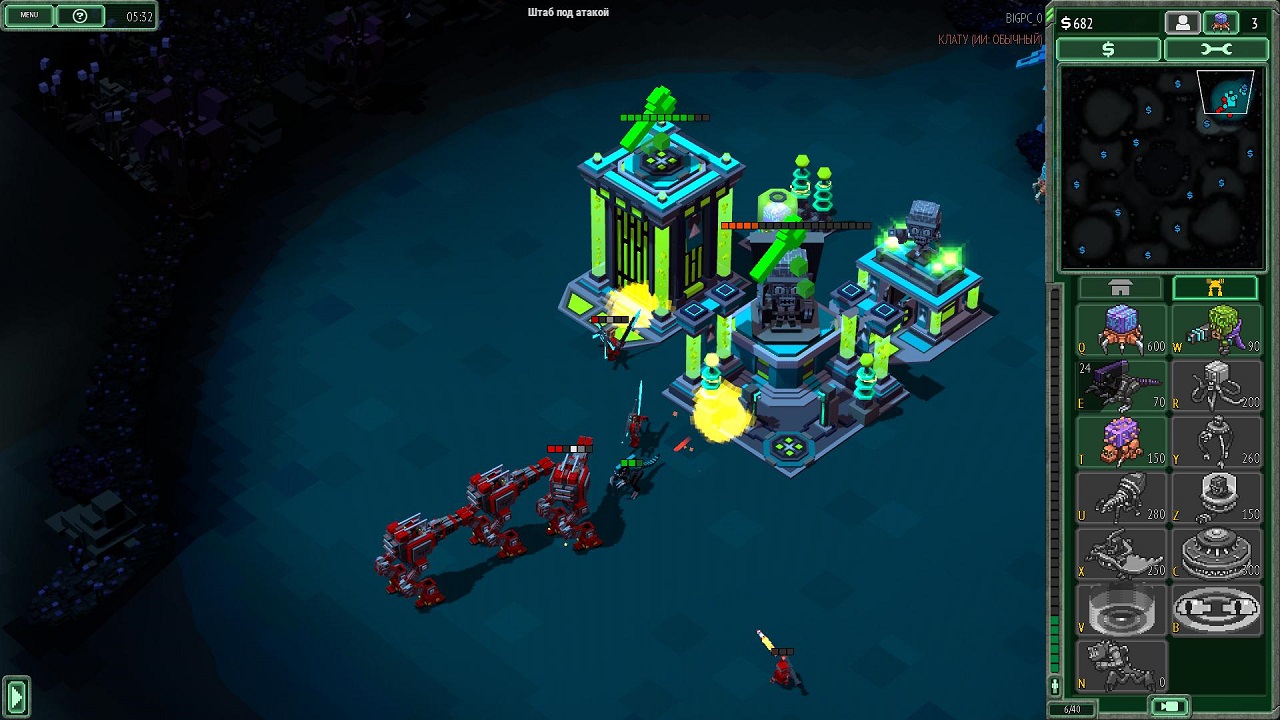Build the 600-cost blue cube walker unit
This screenshot has width=1280, height=720.
click(x=1121, y=330)
